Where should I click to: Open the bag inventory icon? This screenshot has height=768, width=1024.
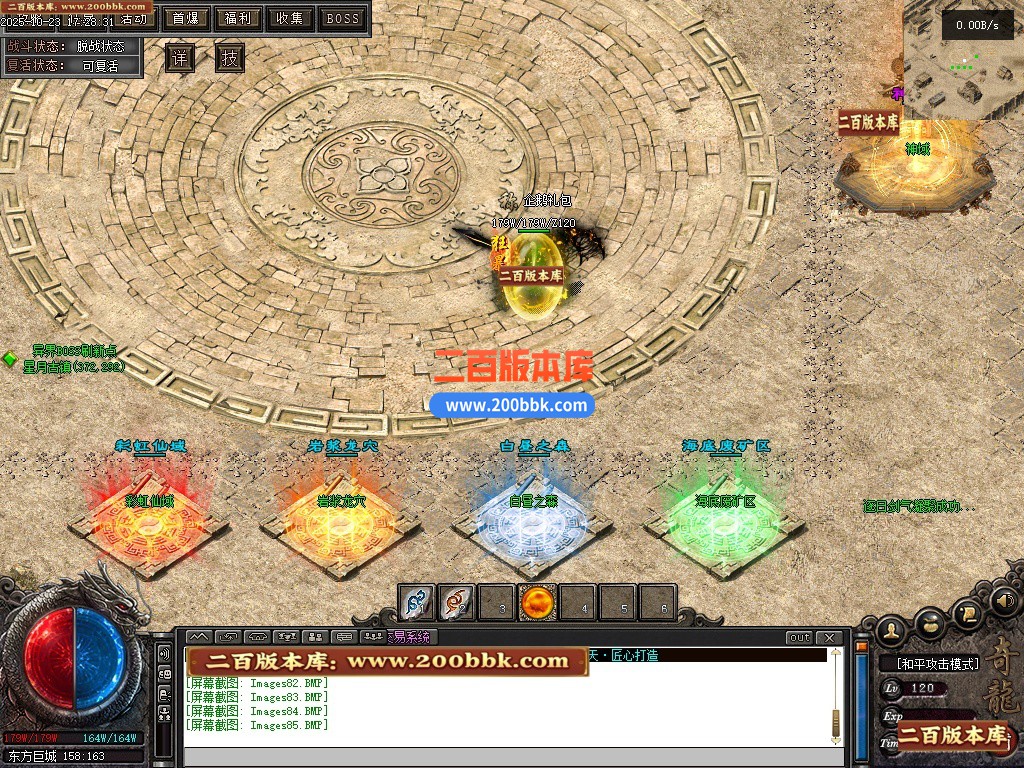tap(930, 624)
